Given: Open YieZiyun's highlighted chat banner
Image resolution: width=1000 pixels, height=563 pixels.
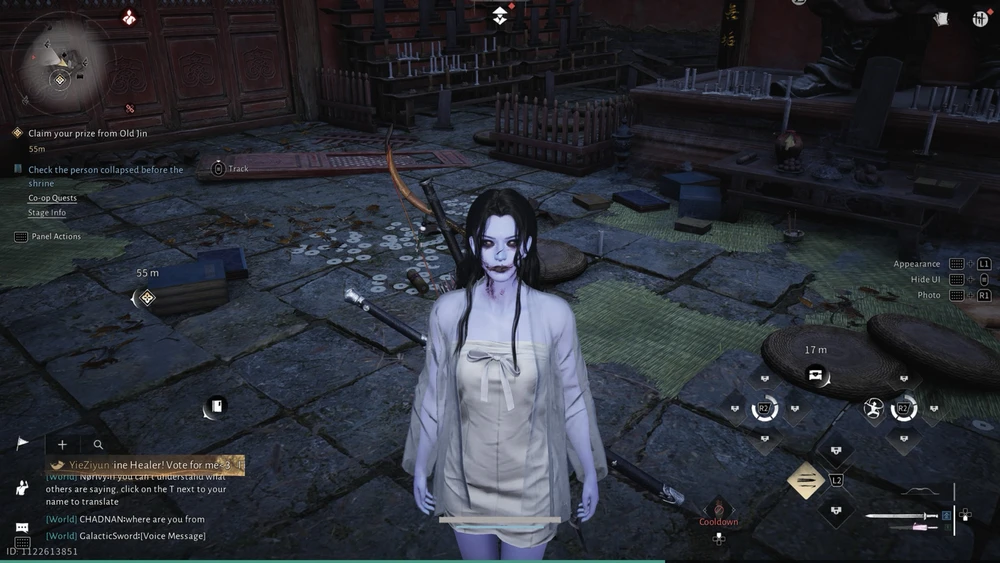Looking at the screenshot, I should click(145, 465).
